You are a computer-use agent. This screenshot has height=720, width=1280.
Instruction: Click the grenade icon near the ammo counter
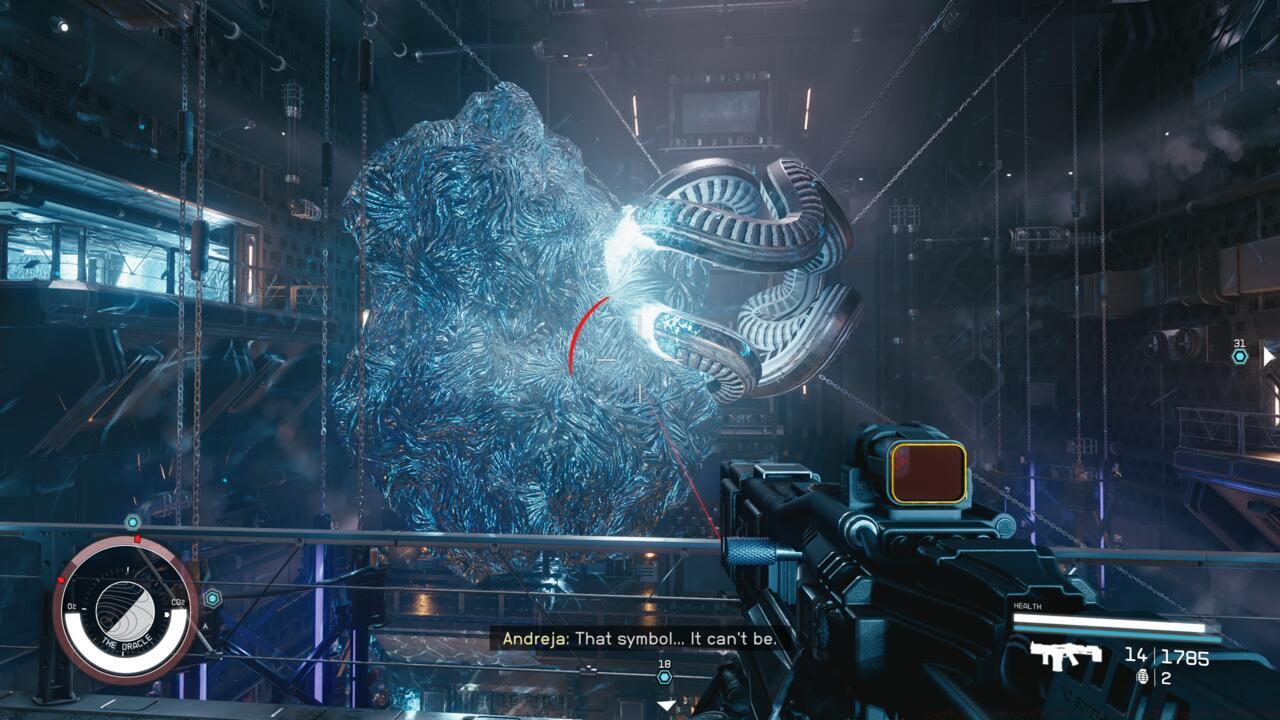pyautogui.click(x=1143, y=678)
